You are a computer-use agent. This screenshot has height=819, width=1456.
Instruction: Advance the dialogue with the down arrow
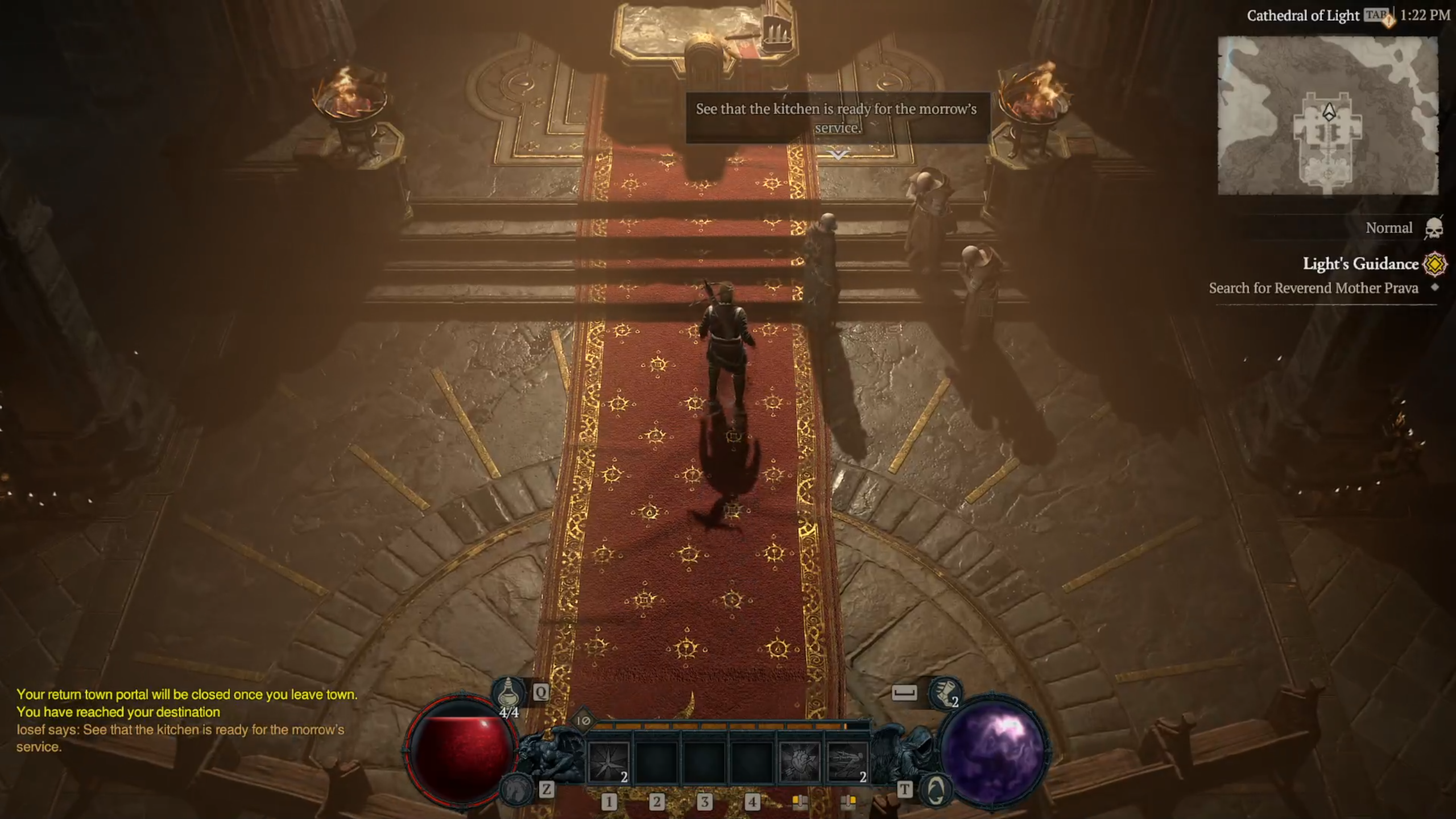pos(838,154)
